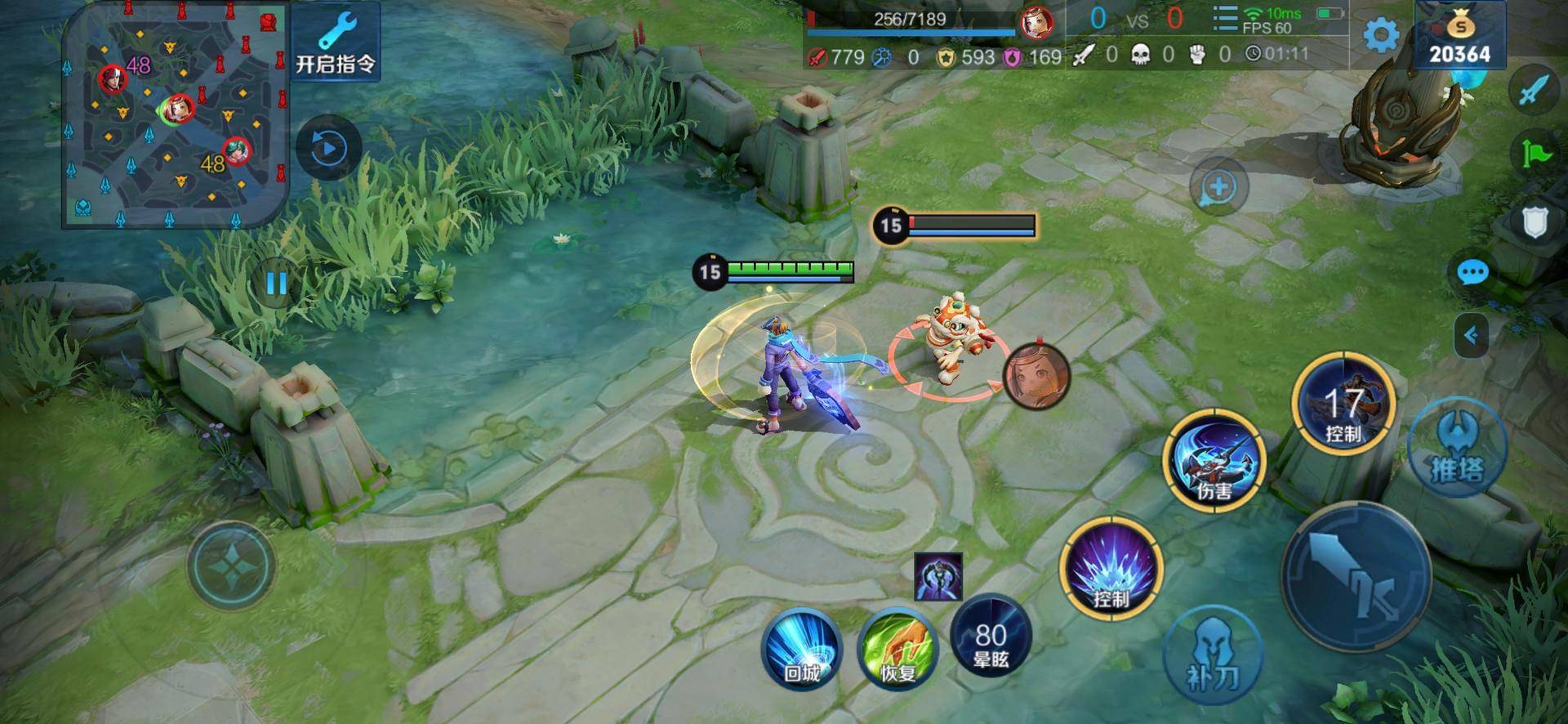Screen dimensions: 1568x724
Task: Pause using the pause icon
Action: pos(276,283)
